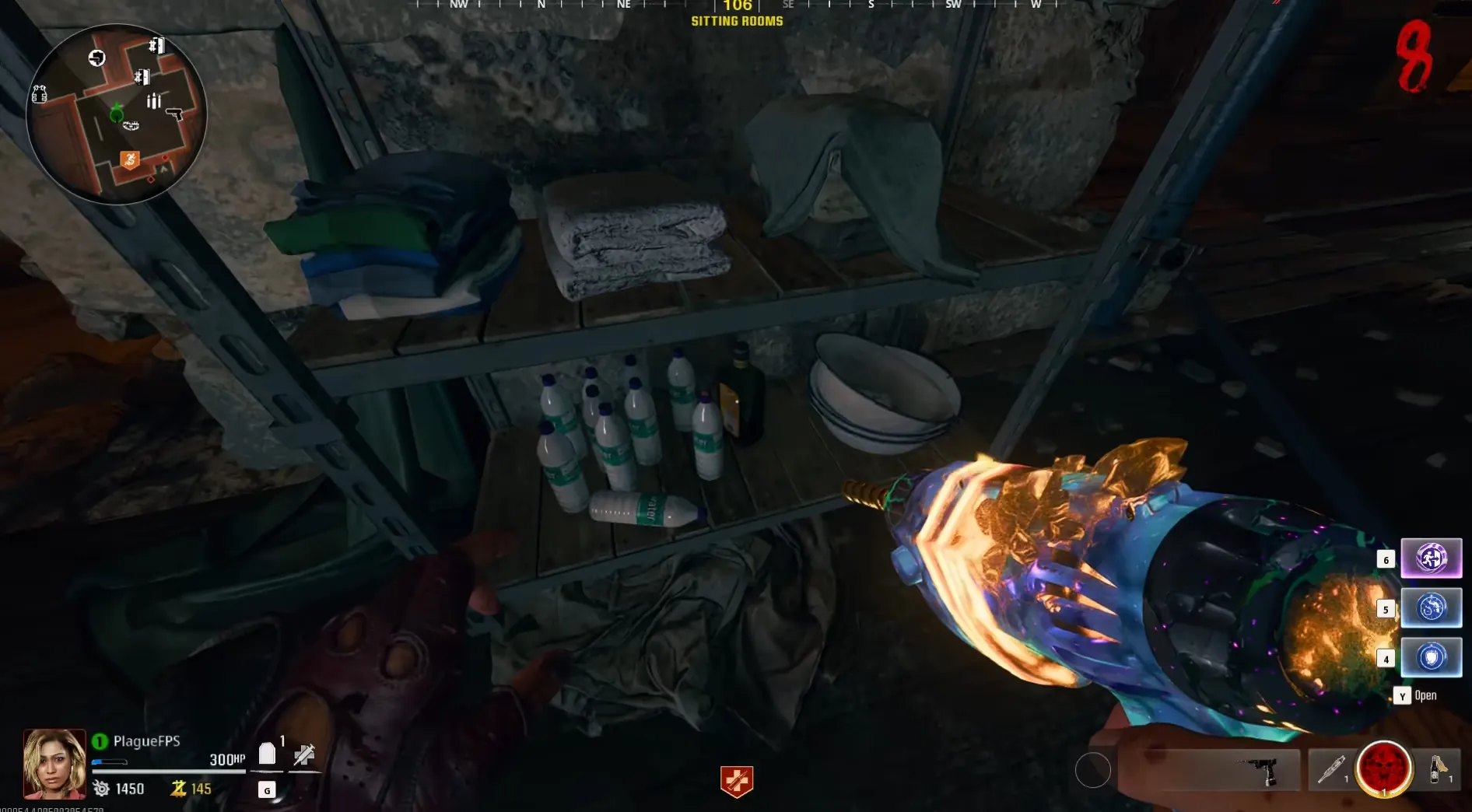The image size is (1472, 812).
Task: Activate the shield gobblegum in slot 4
Action: click(1431, 657)
